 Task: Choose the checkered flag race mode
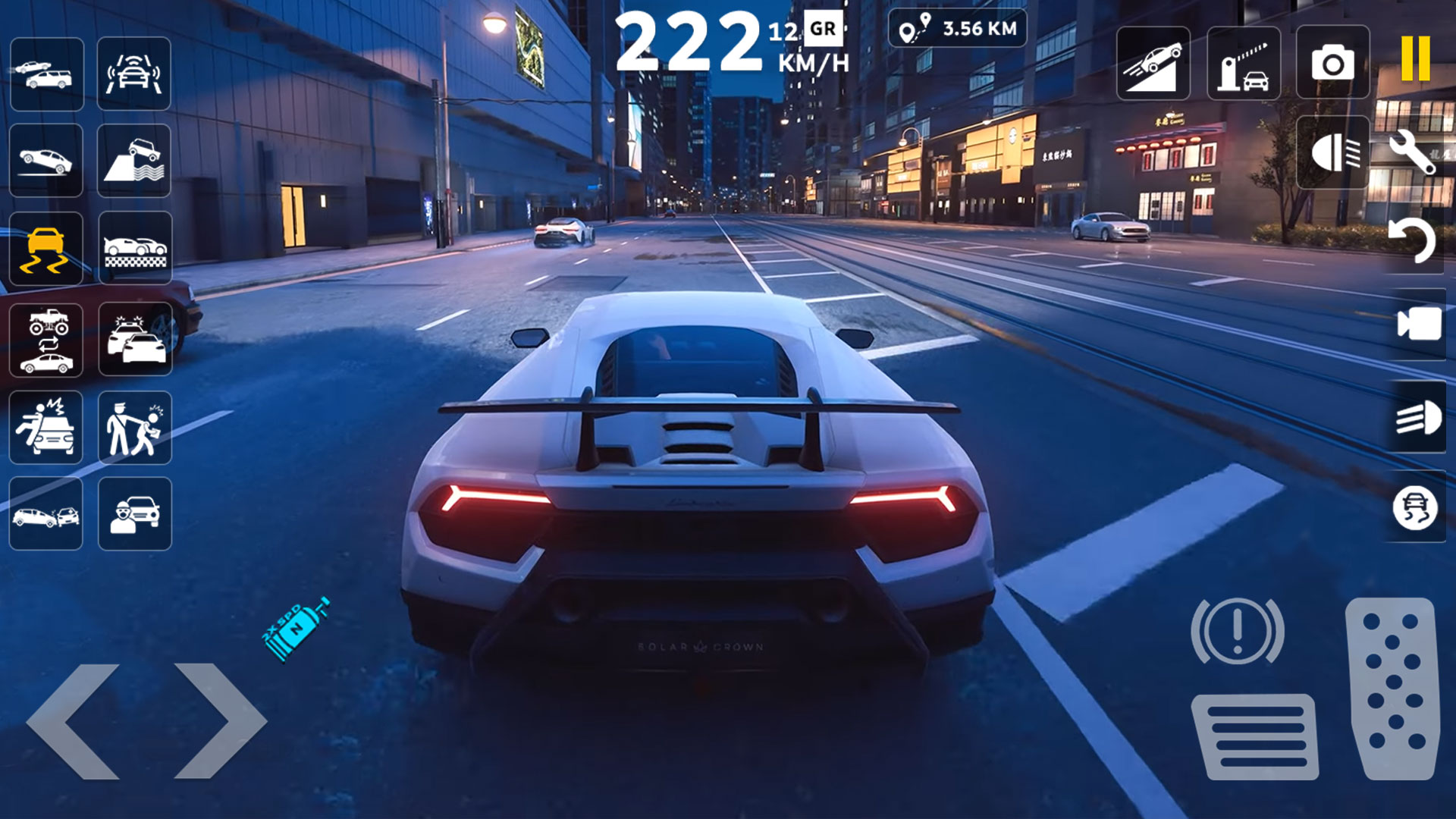135,249
